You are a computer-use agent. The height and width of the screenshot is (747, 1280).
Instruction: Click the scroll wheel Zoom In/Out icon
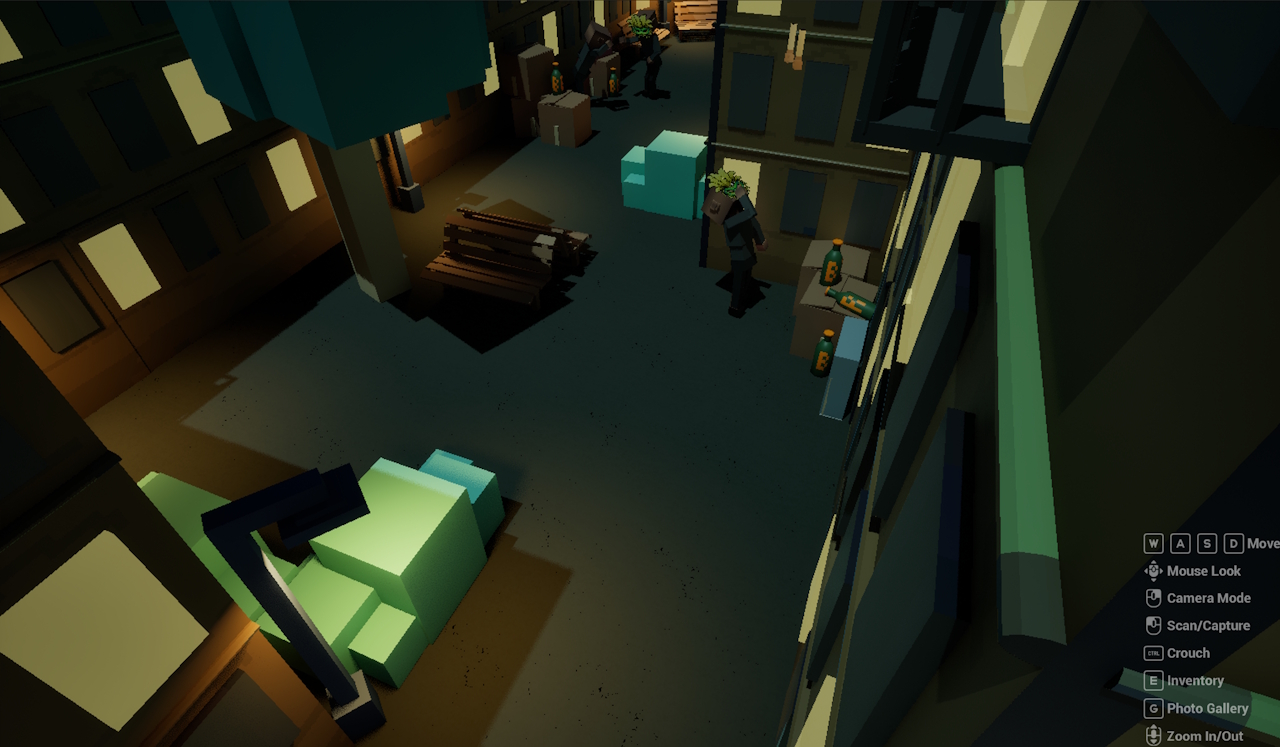click(x=1152, y=734)
